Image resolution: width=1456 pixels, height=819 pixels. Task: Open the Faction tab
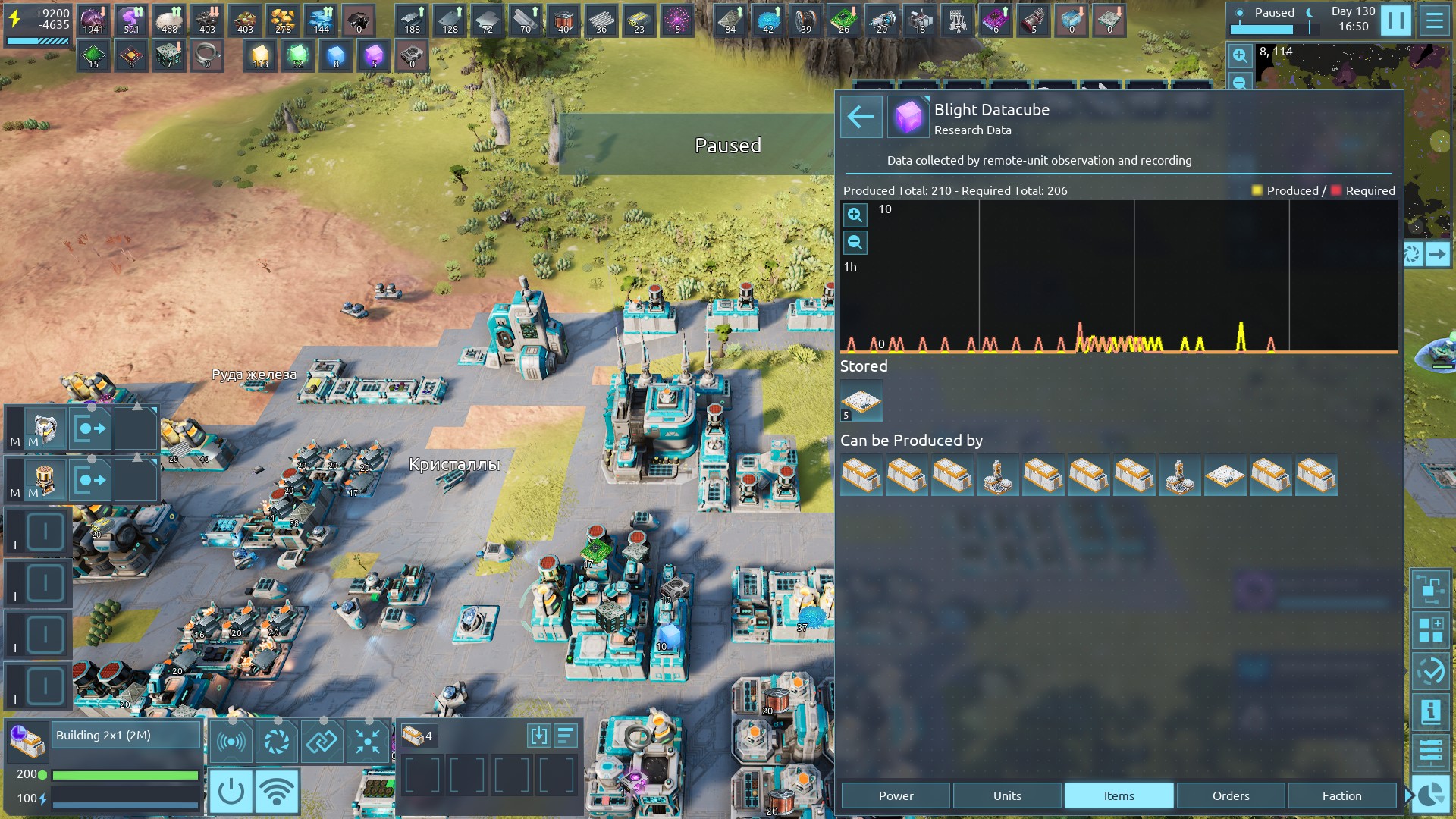coord(1341,795)
